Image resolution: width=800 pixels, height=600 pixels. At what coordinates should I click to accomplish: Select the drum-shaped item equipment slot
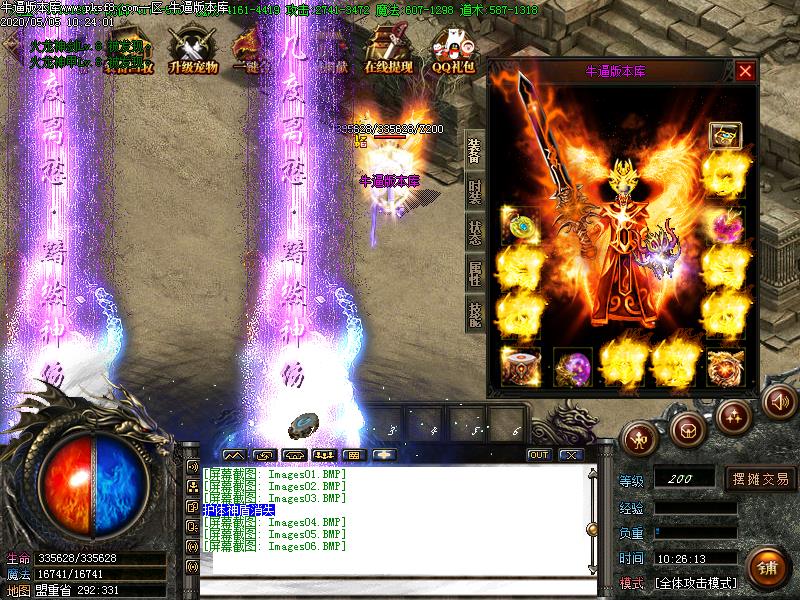click(519, 367)
